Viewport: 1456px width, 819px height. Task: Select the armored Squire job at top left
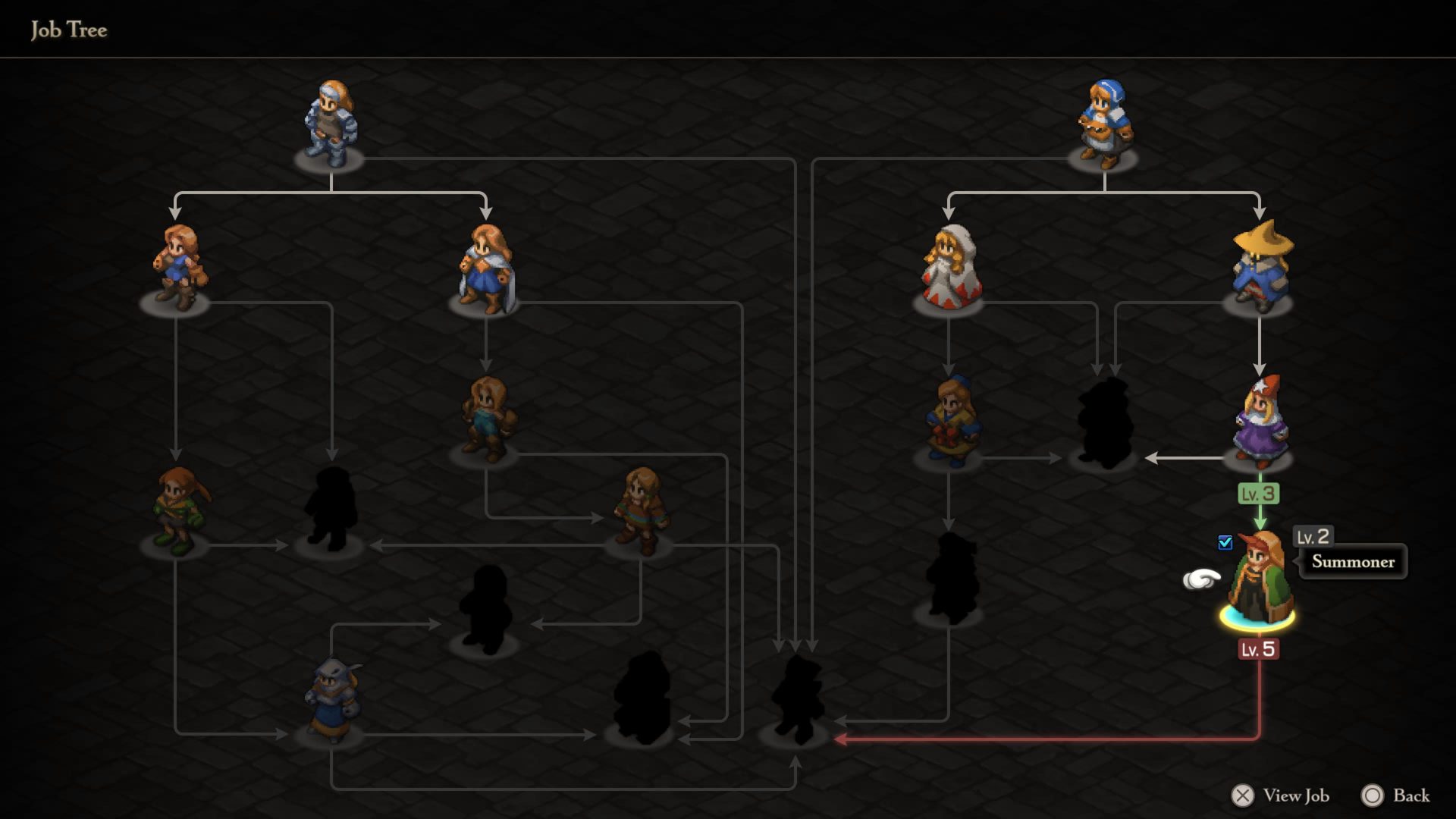point(330,121)
